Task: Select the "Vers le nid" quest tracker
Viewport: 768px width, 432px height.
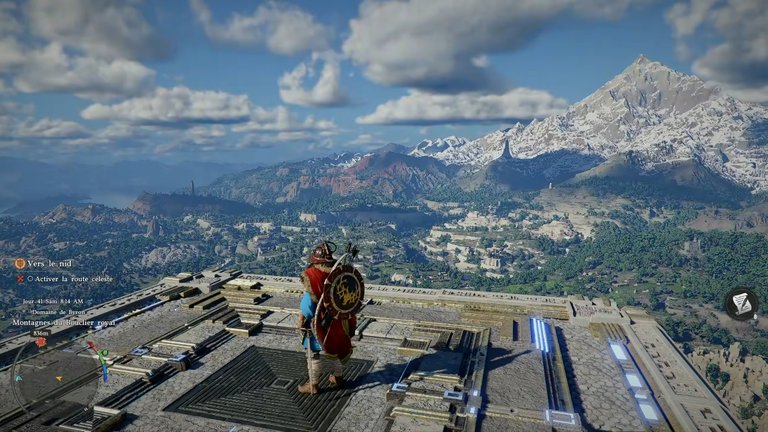Action: (47, 263)
